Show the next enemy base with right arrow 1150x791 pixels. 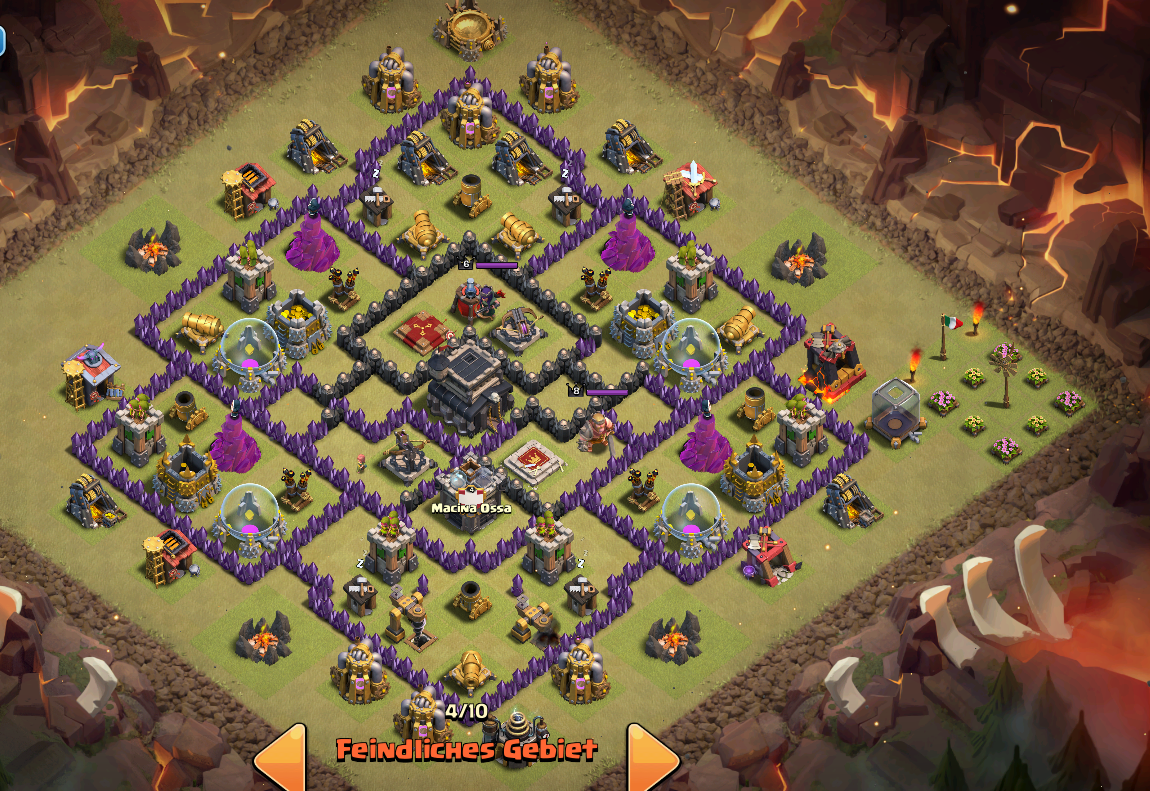click(x=650, y=758)
